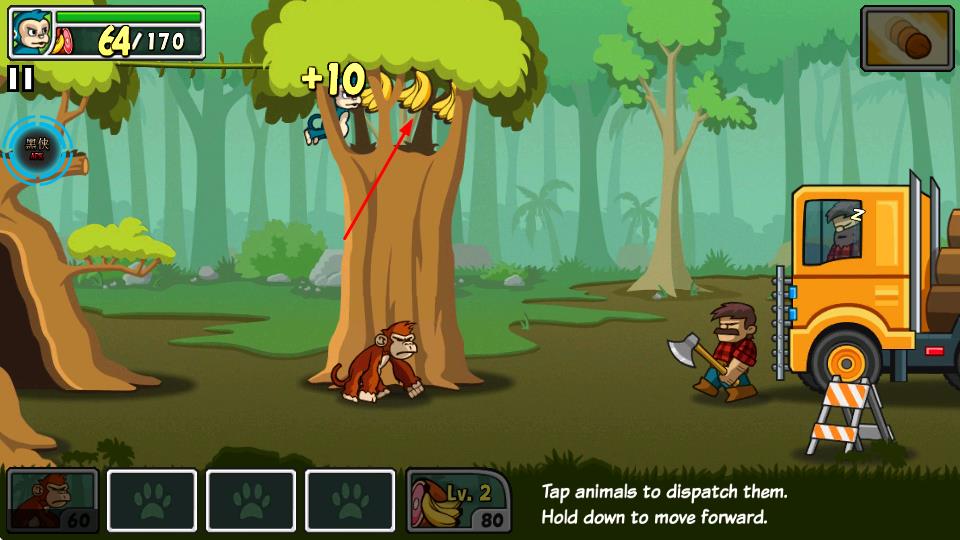960x540 pixels.
Task: Dispatch the gorilla unit costing 60
Action: click(x=53, y=500)
